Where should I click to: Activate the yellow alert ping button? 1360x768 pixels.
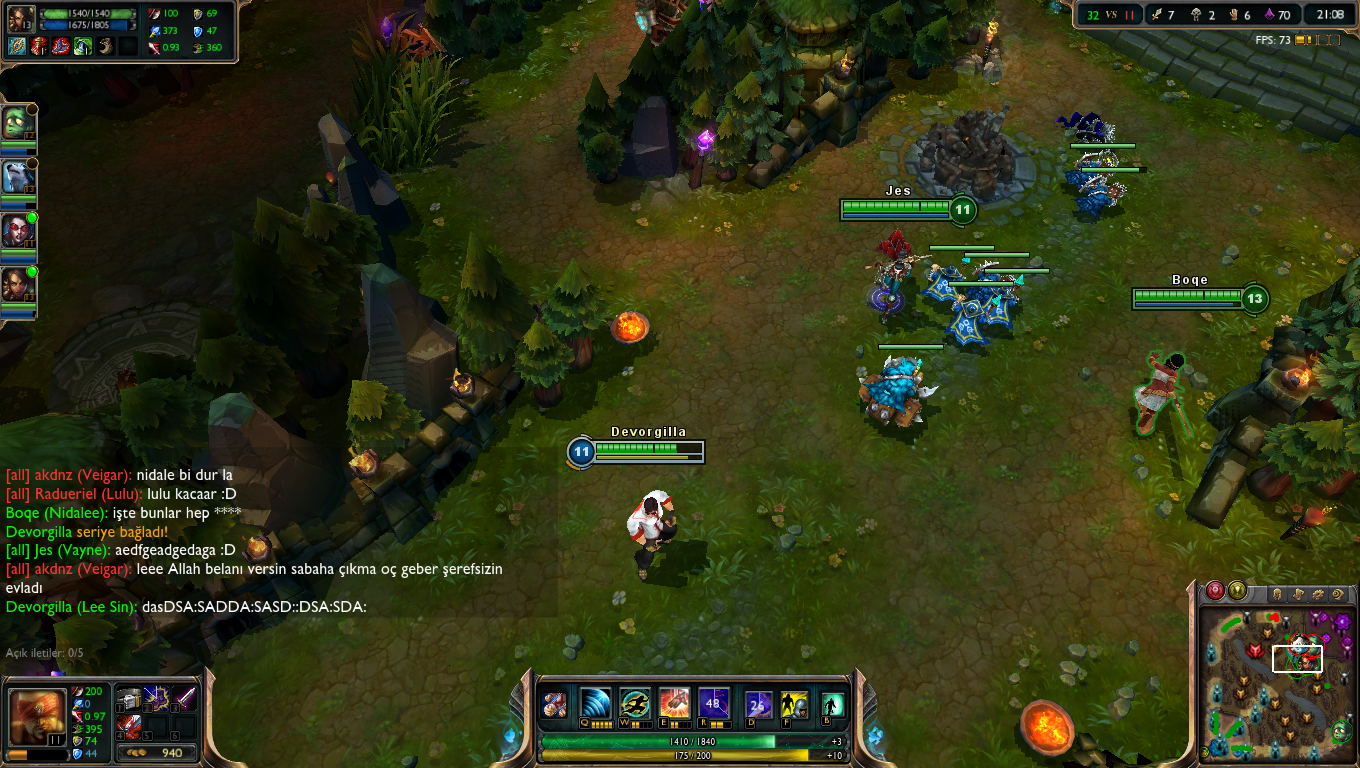[1237, 591]
